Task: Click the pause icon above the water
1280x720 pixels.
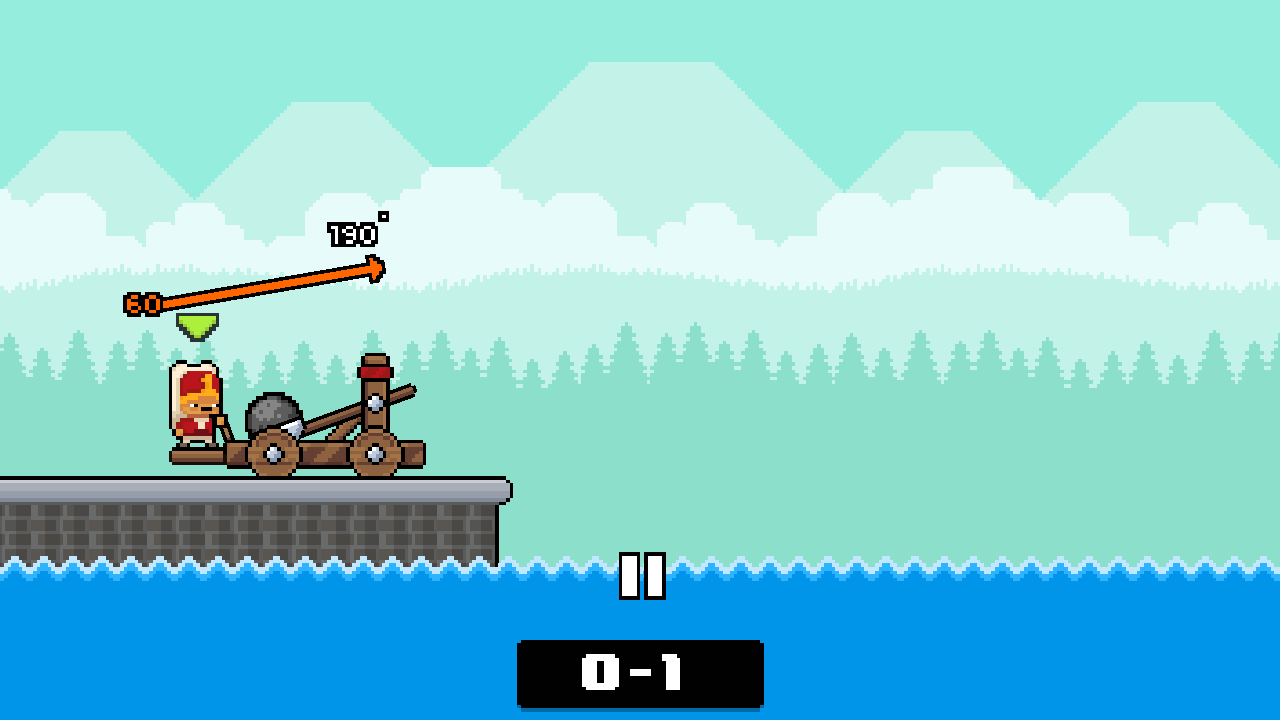Action: click(x=641, y=576)
